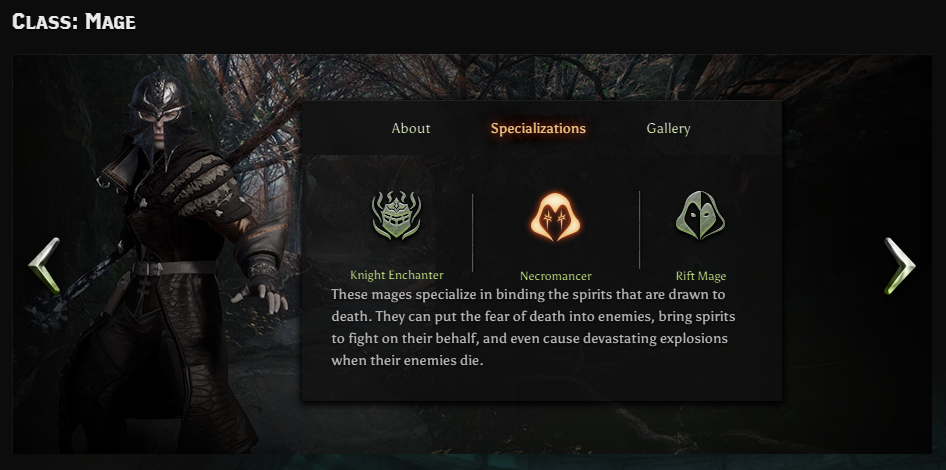Show the Gallery tab
Viewport: 946px width, 470px height.
(668, 128)
